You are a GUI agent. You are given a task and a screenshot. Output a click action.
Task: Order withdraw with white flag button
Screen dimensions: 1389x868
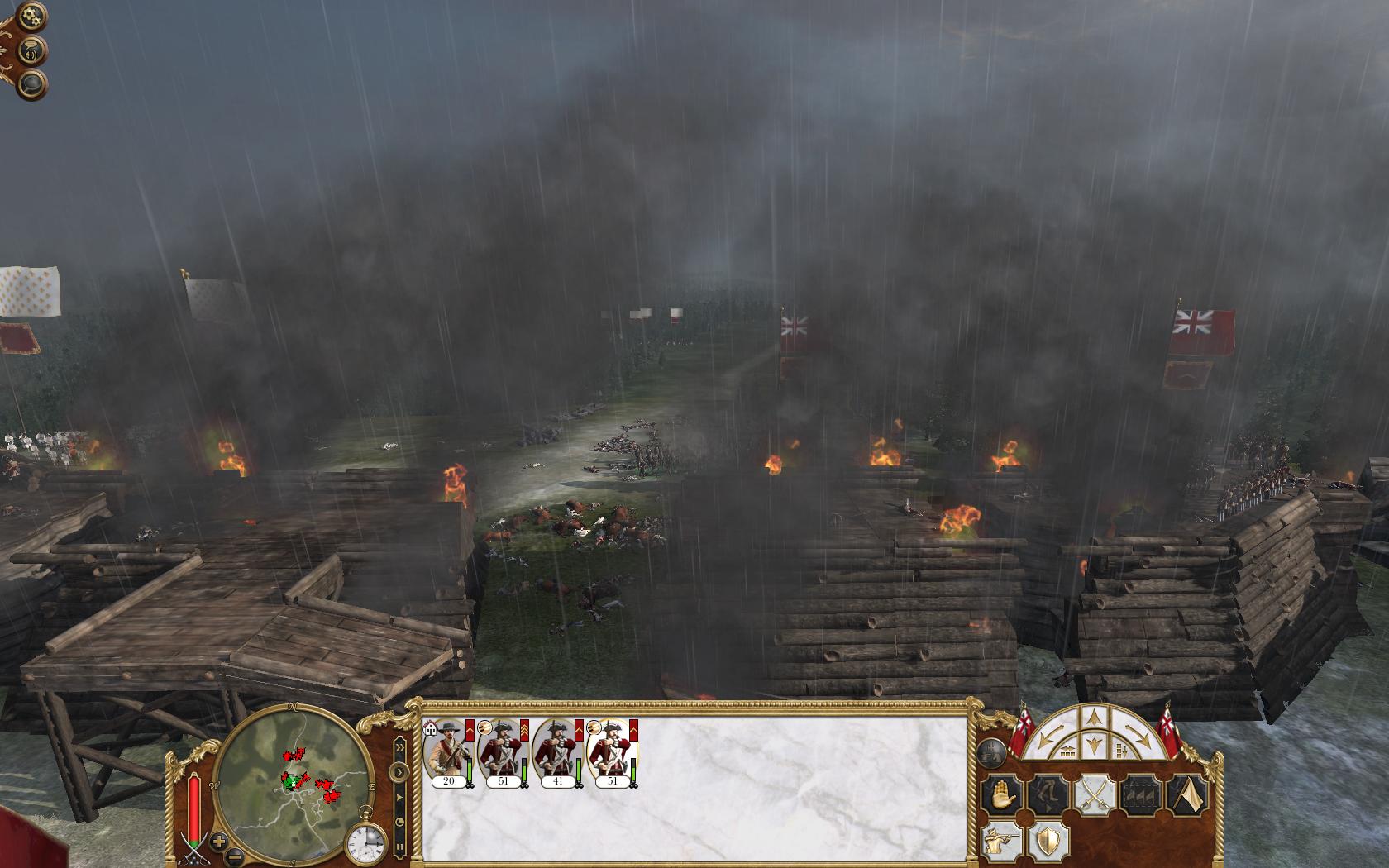tap(1186, 796)
